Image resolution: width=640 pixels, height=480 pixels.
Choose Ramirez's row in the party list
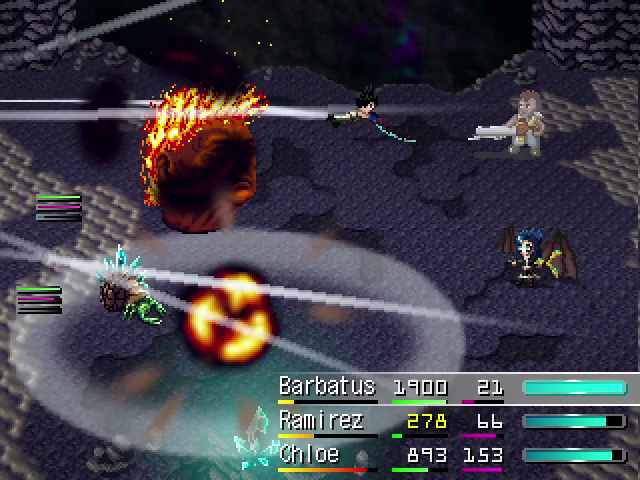coord(322,421)
